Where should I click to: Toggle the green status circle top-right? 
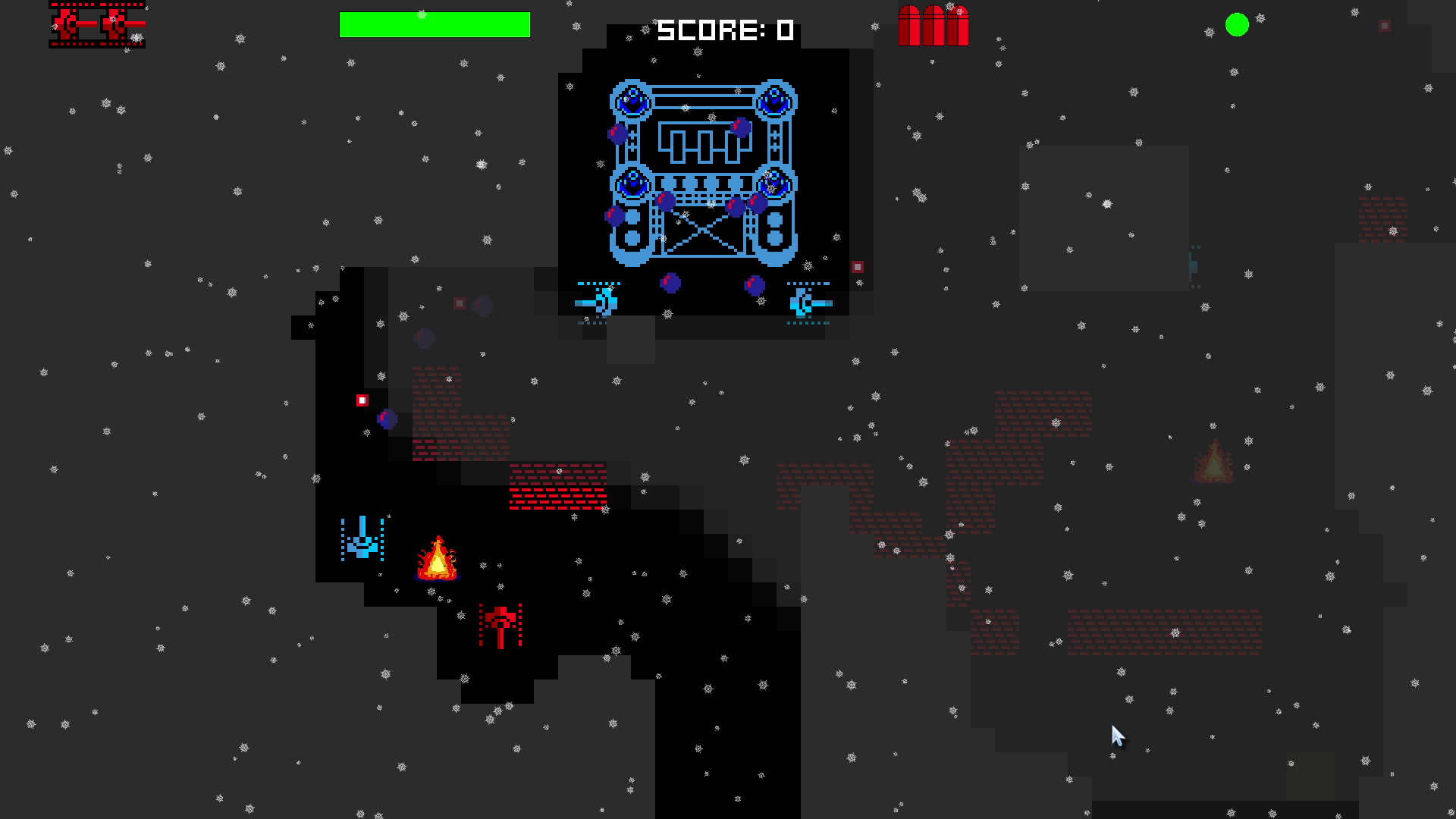pyautogui.click(x=1238, y=25)
